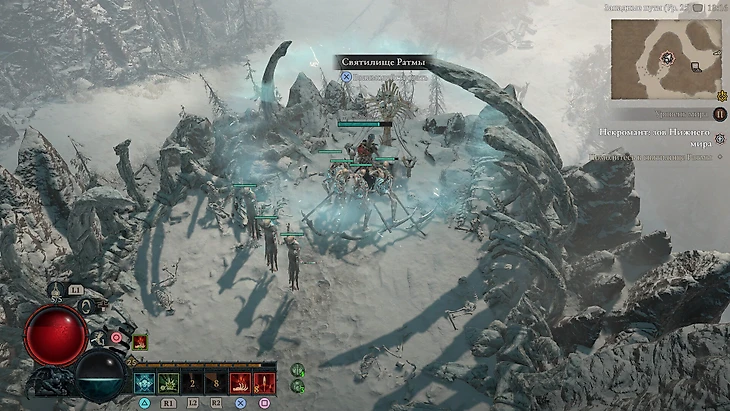Select the world tier II badge
The image size is (730, 411).
720,114
